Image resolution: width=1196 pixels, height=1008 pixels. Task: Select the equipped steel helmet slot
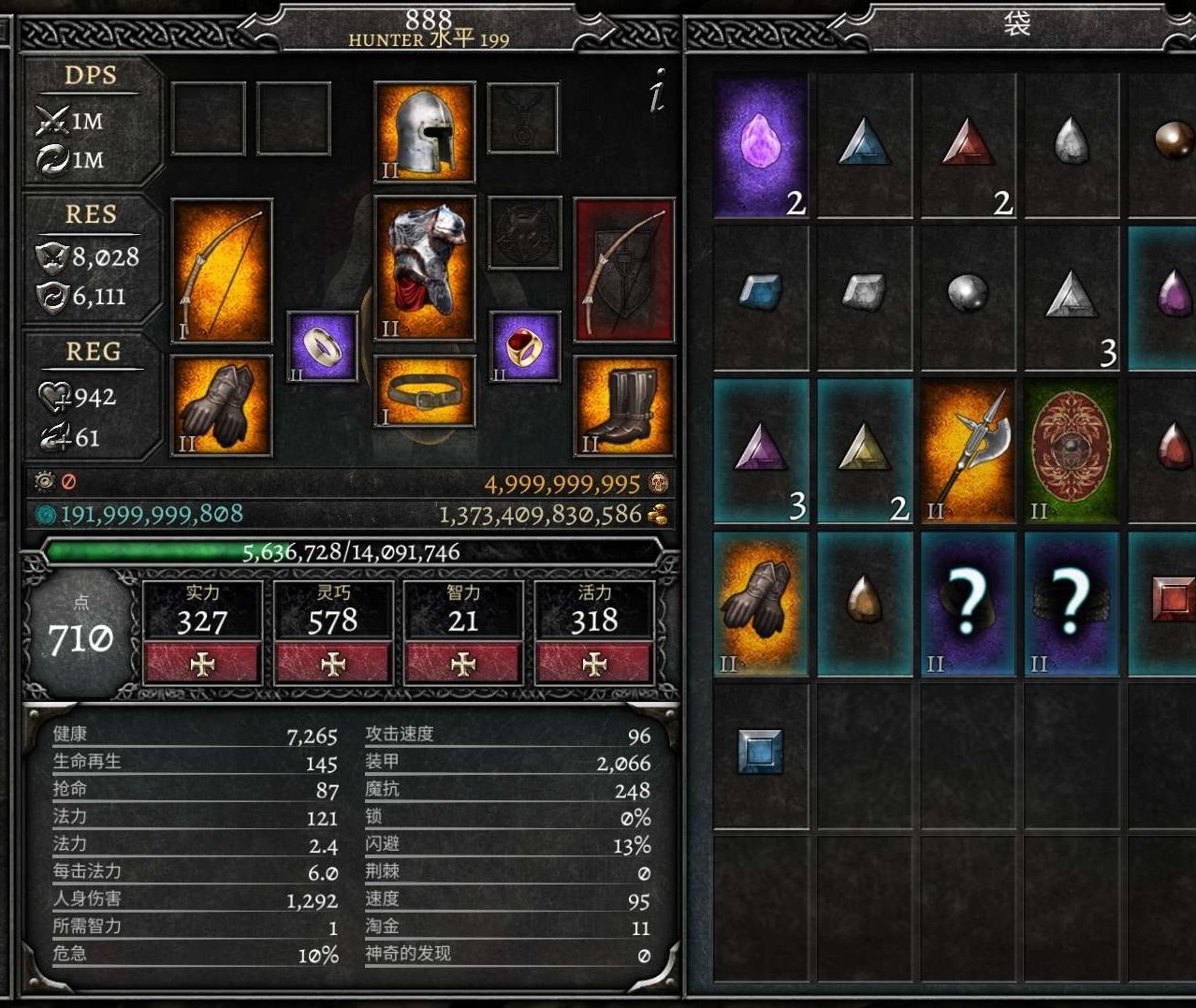pos(424,132)
